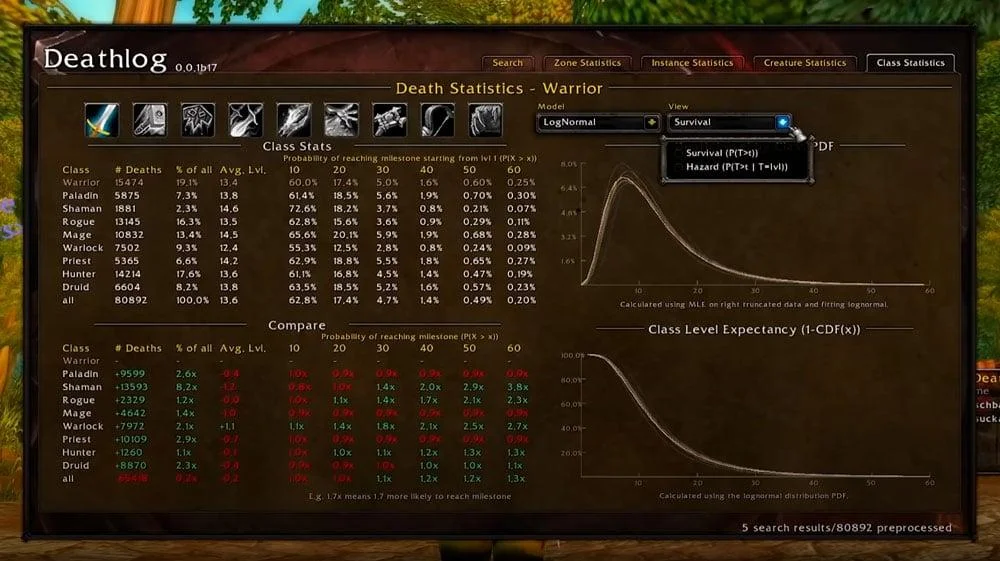Screen dimensions: 1000x561
Task: Select the Warrior sword class icon
Action: (x=101, y=120)
